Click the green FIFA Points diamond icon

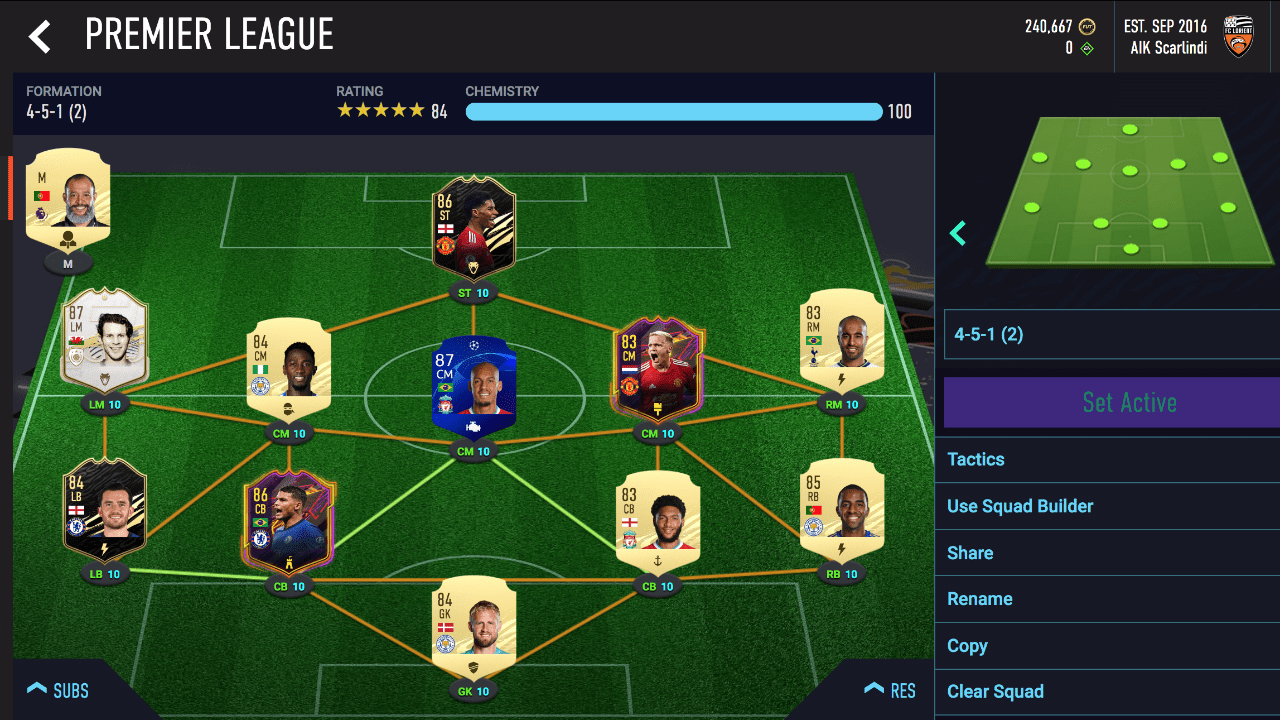(x=1085, y=47)
